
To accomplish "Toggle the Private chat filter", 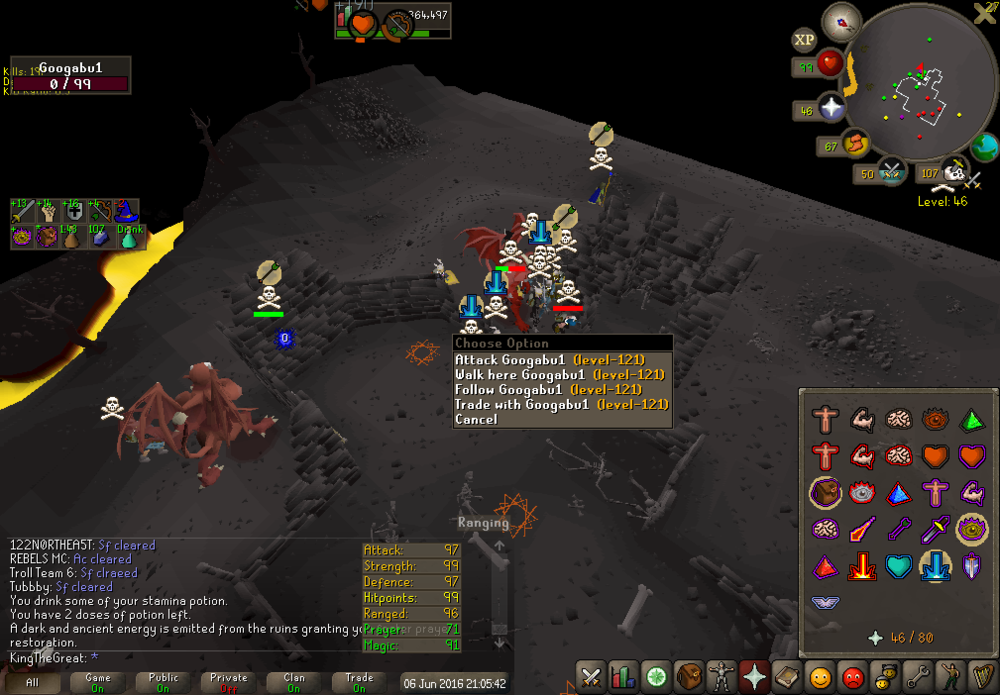I will (x=229, y=682).
